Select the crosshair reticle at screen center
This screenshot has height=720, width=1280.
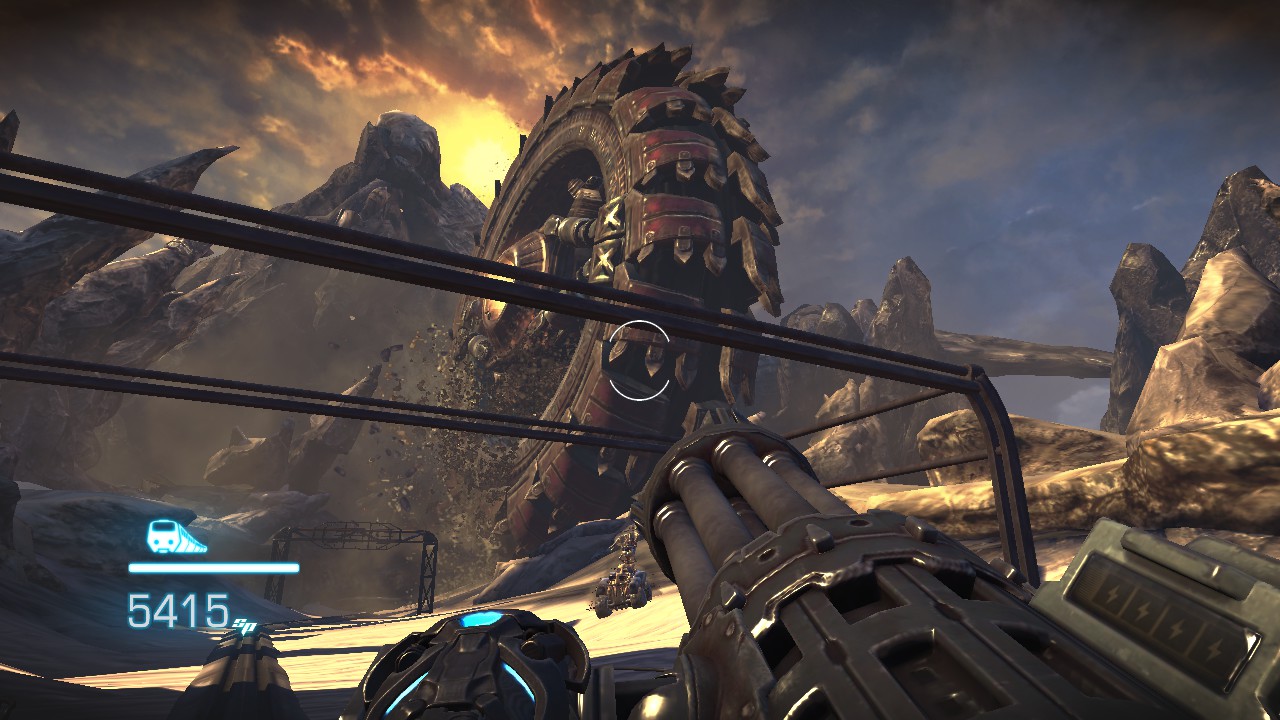[640, 358]
